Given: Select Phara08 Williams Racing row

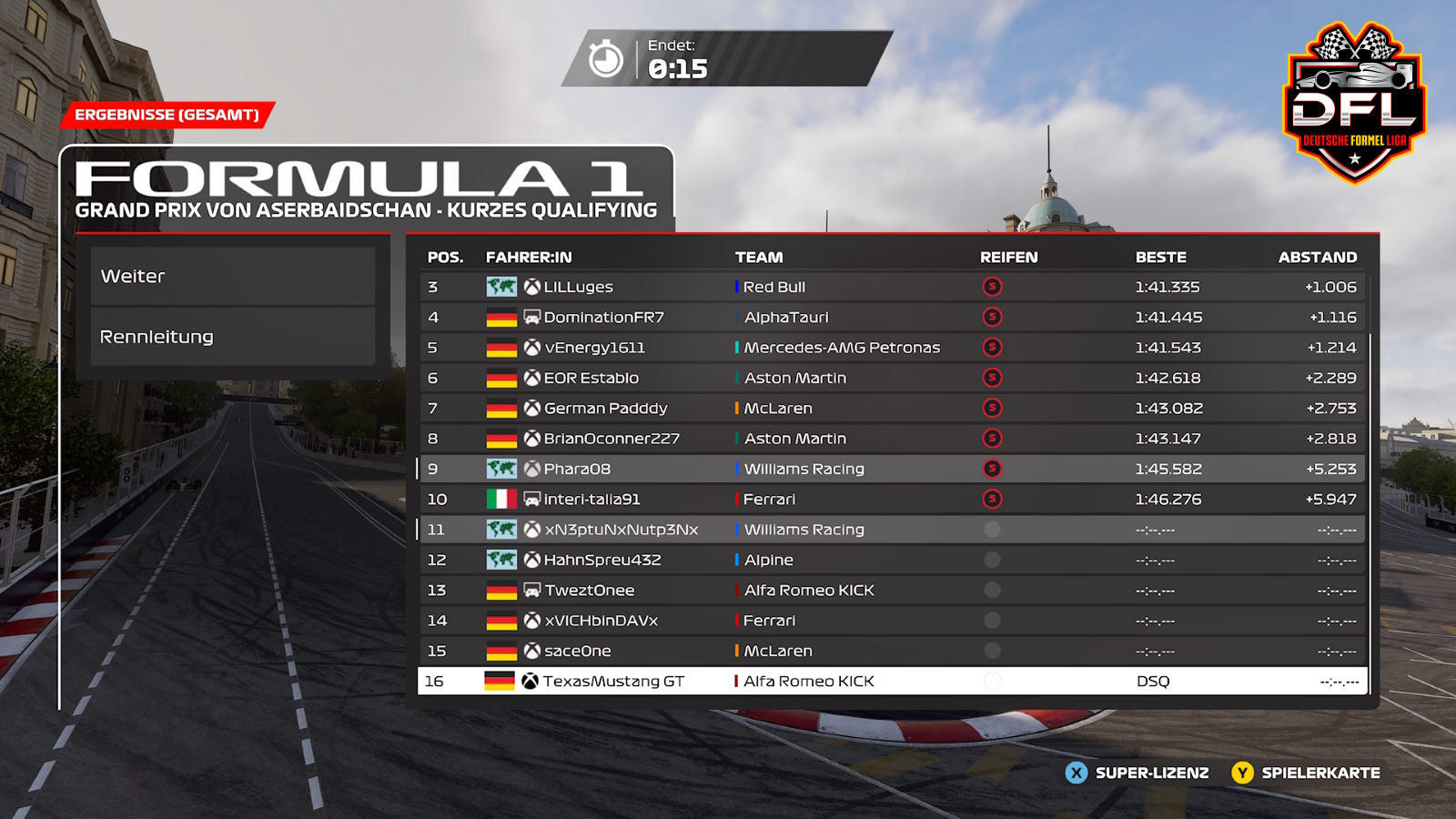Looking at the screenshot, I should click(x=892, y=469).
